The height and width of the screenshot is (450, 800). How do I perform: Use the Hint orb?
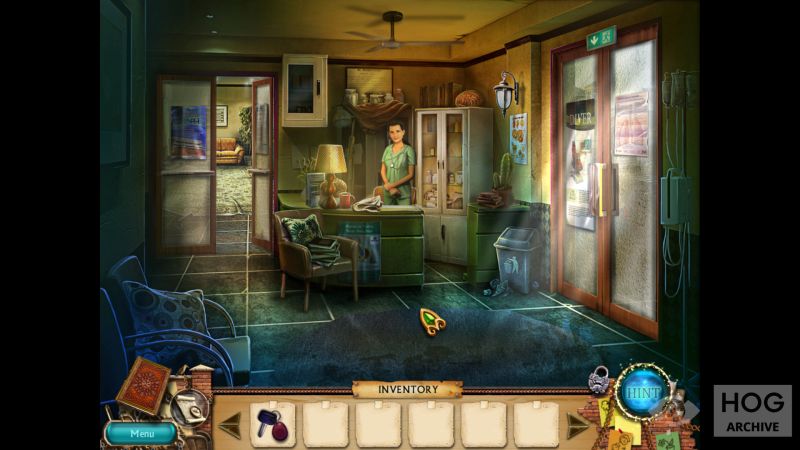(x=640, y=392)
